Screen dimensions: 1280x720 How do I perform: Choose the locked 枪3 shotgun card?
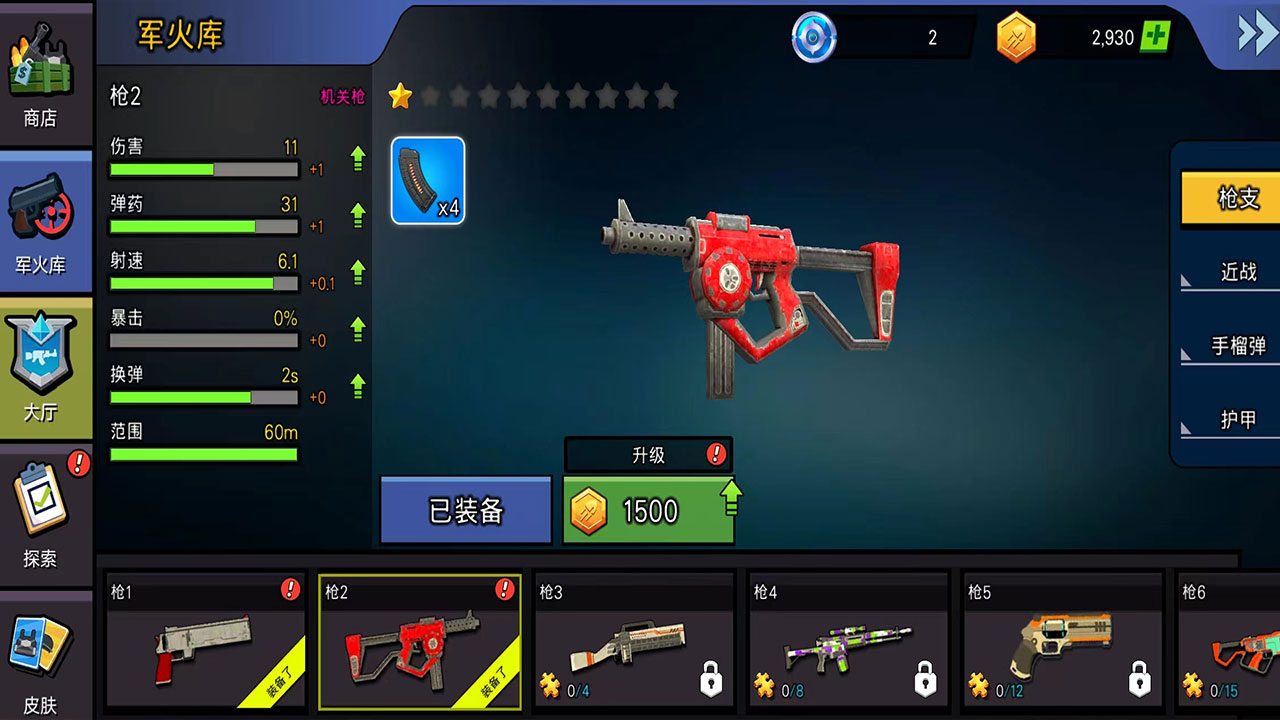(634, 640)
